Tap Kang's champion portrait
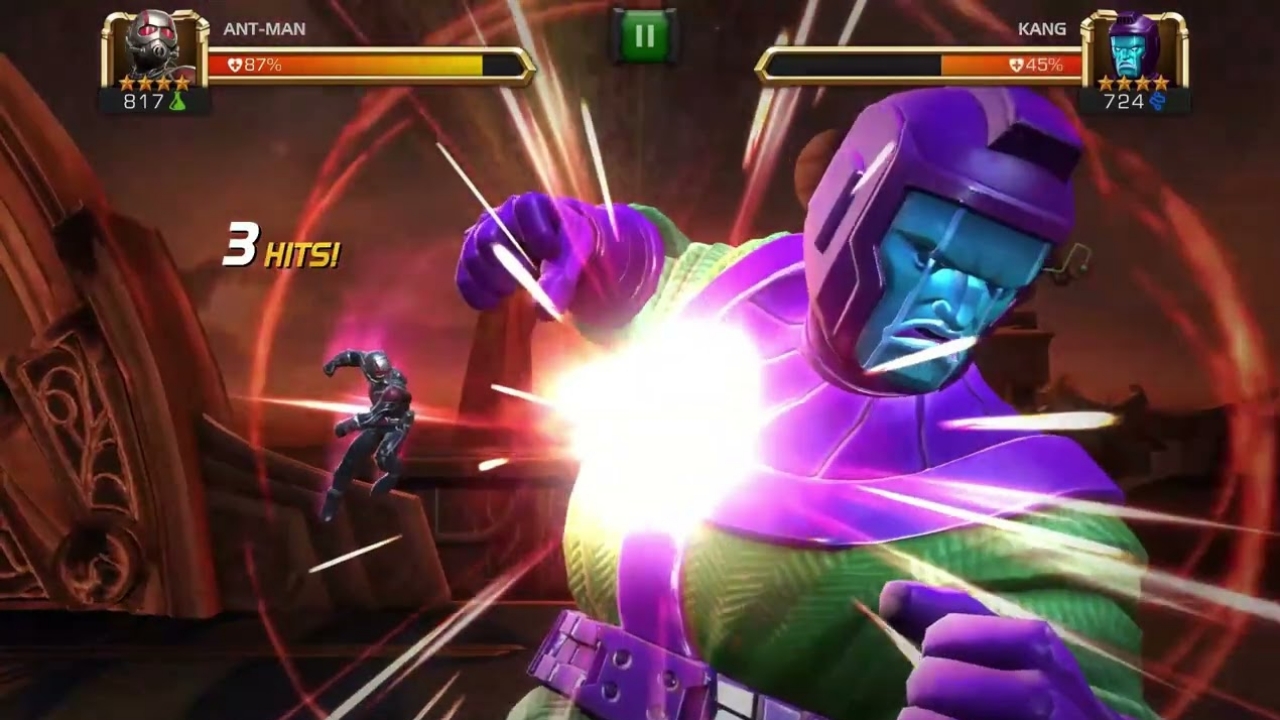Screen dimensions: 1280x720 pos(1133,48)
